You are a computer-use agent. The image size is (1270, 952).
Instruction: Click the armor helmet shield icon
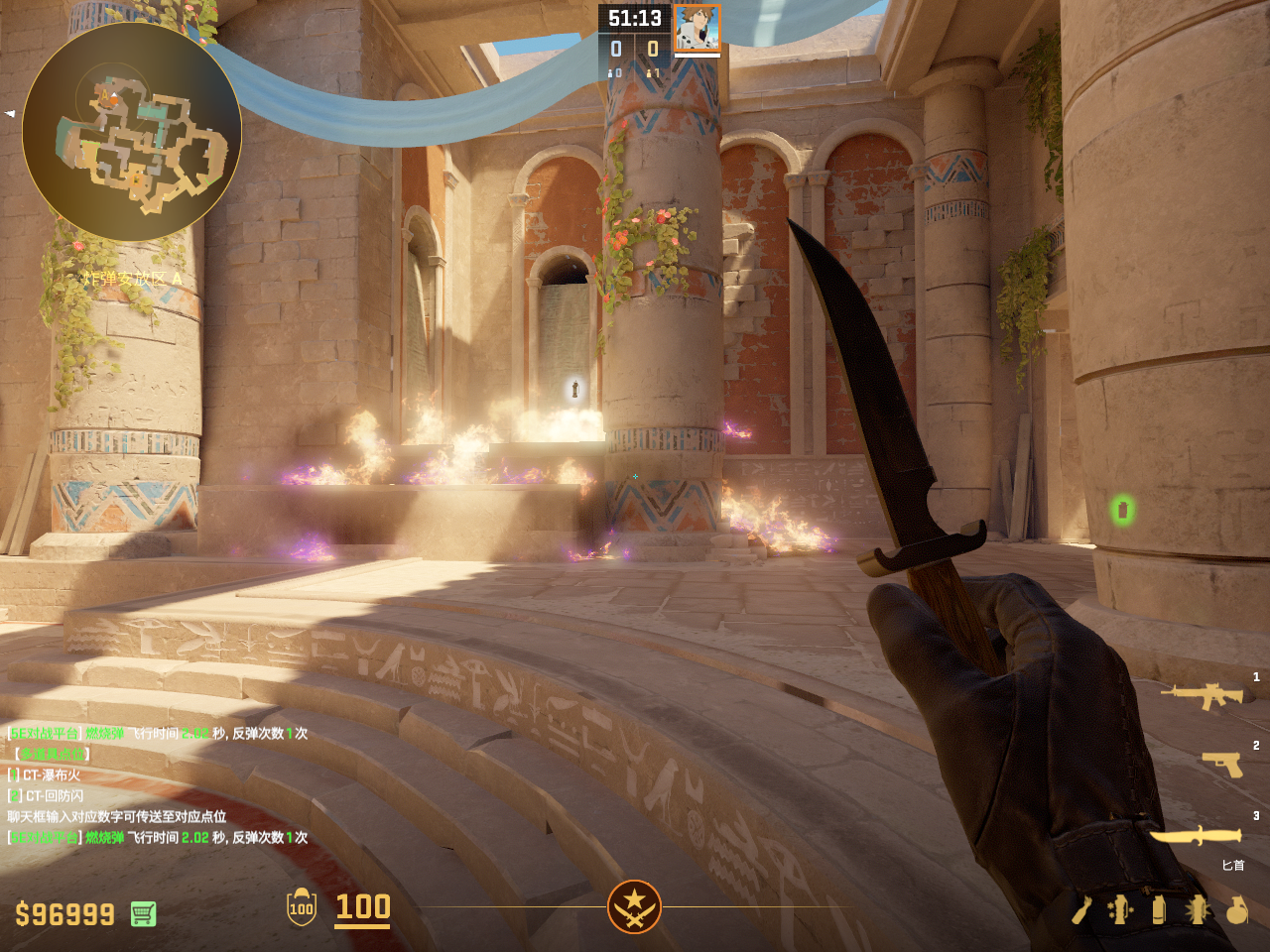pyautogui.click(x=301, y=907)
